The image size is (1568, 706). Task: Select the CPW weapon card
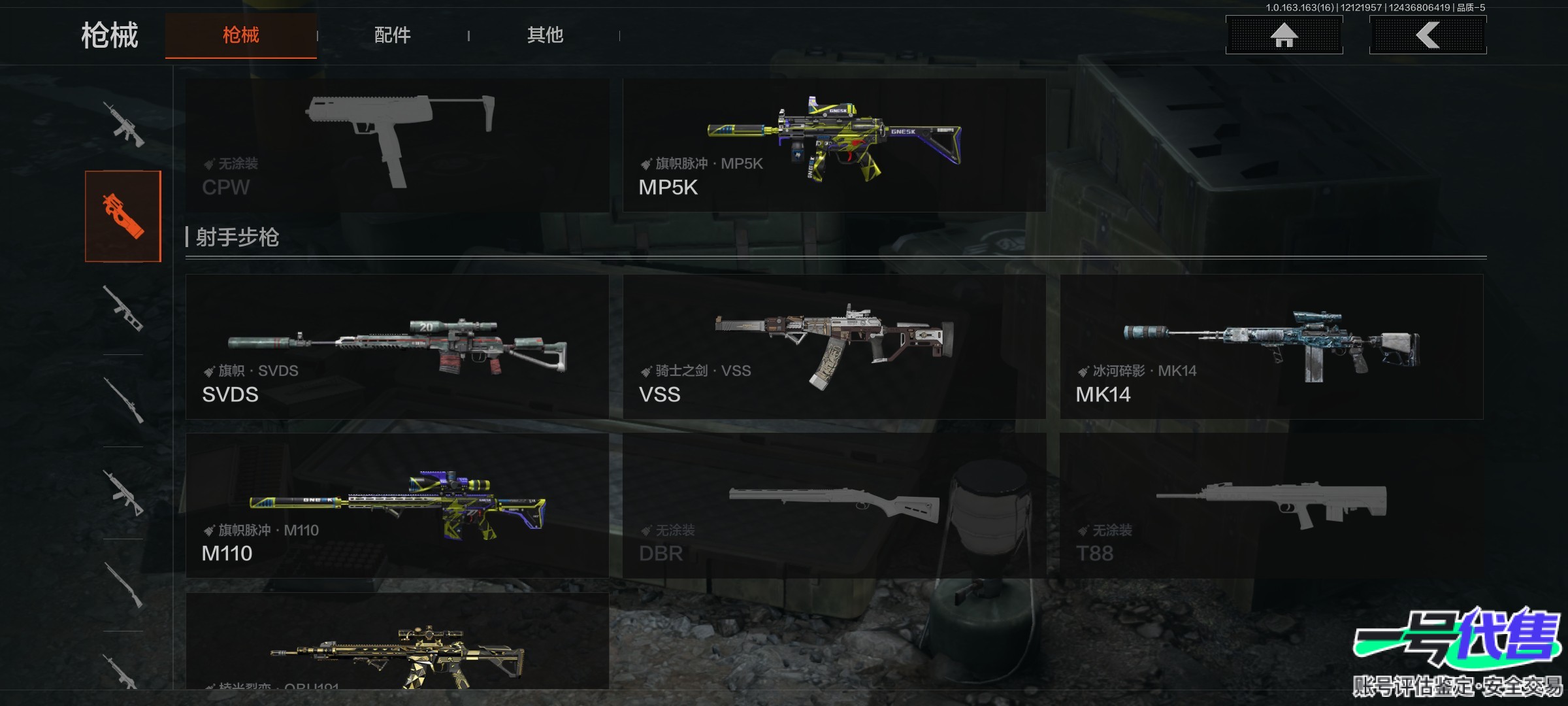coord(397,145)
